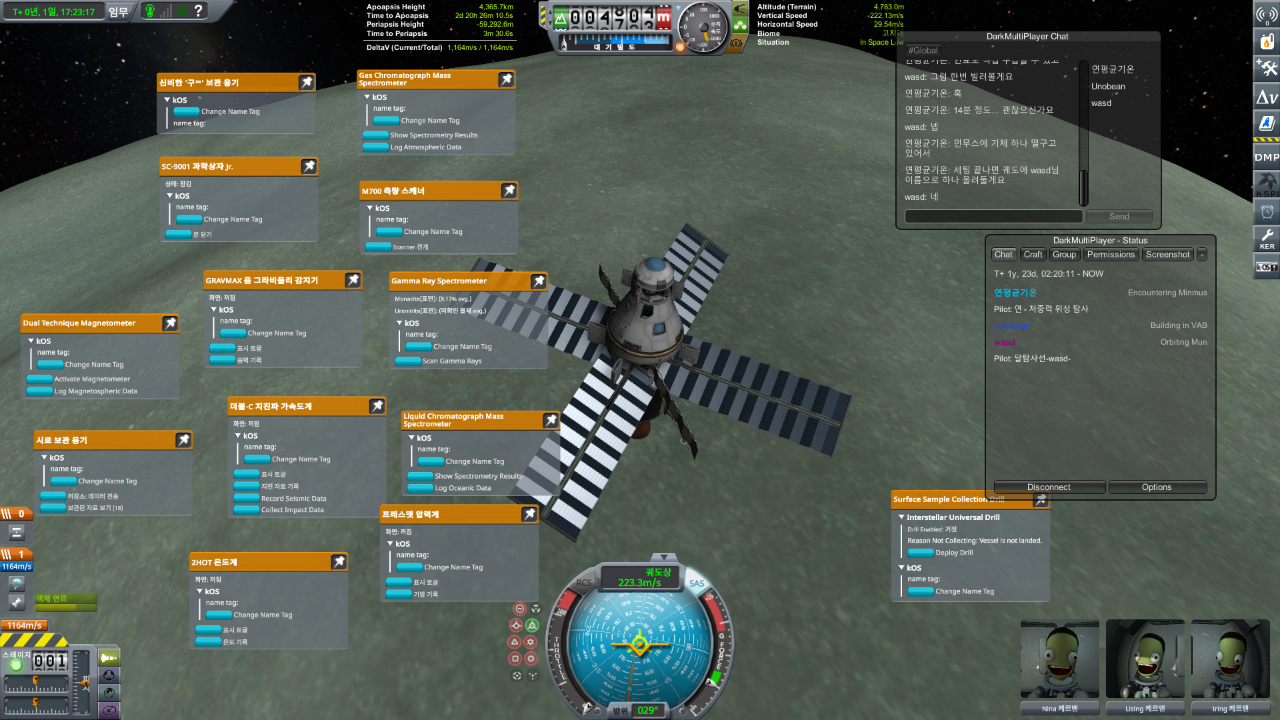Open the Group tab in DMP Status

click(x=1064, y=255)
